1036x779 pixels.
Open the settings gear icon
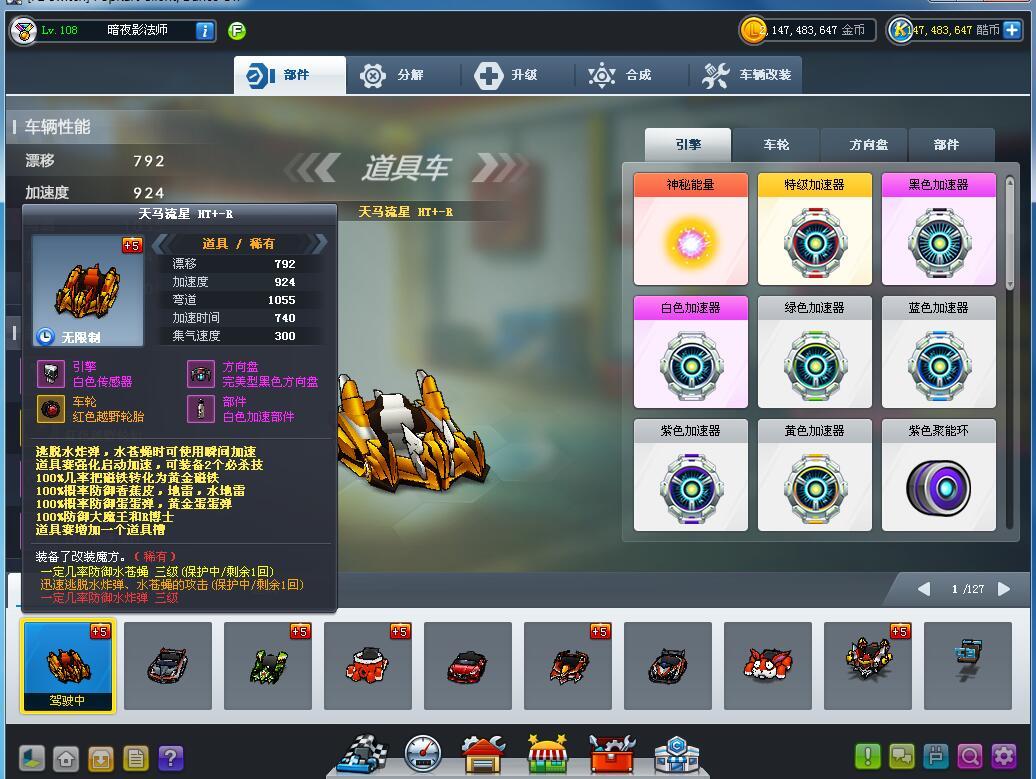click(1004, 757)
